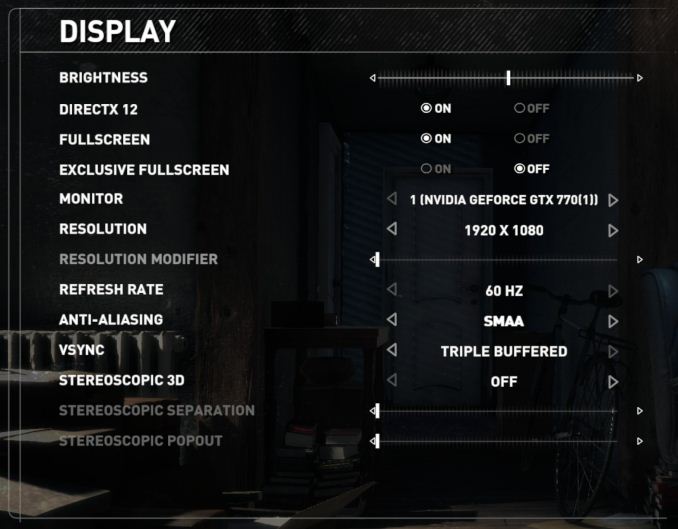Change Stereoscopic 3D with the right arrow
This screenshot has height=529, width=678.
point(613,381)
